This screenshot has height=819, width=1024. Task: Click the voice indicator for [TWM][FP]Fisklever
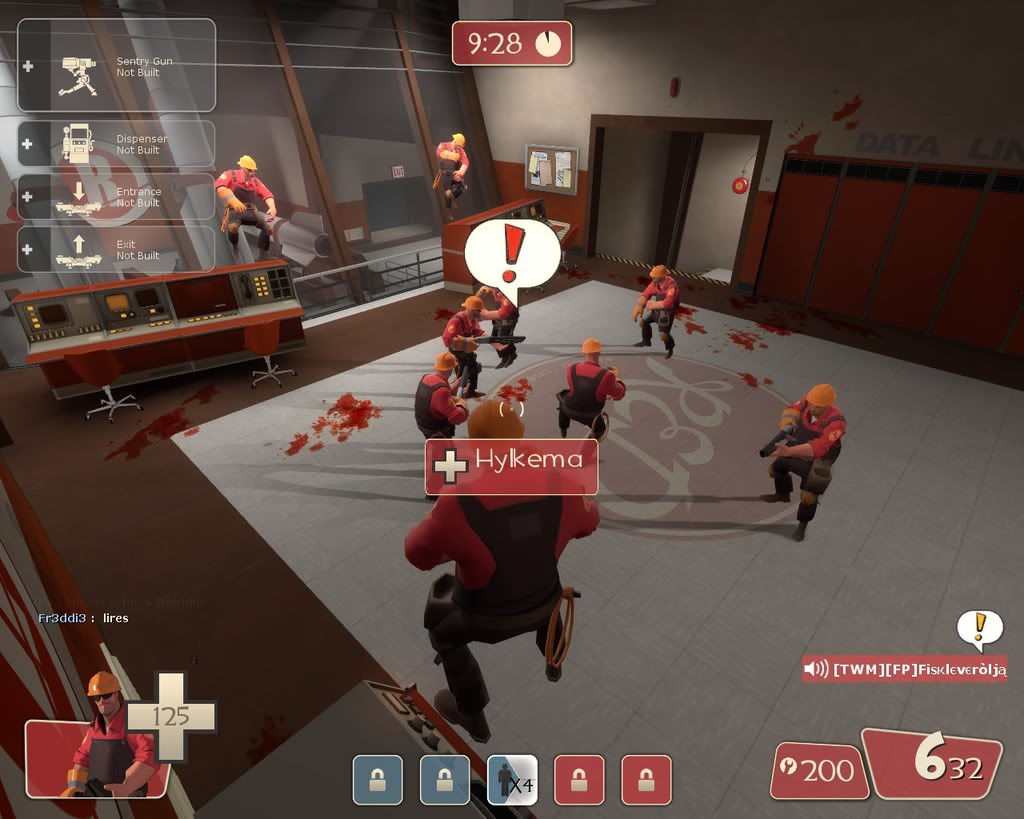(904, 669)
